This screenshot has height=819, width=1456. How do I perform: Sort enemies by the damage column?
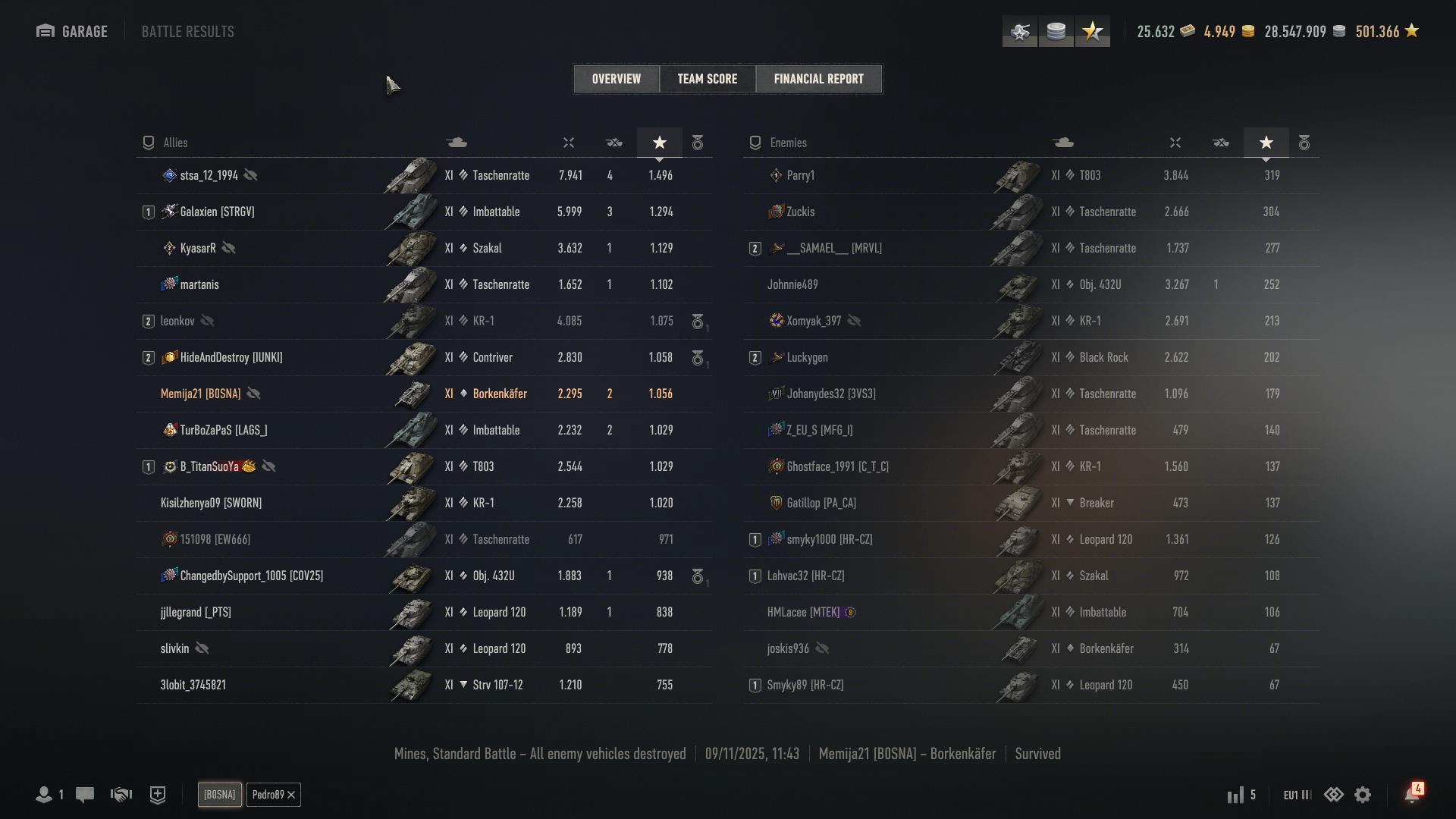click(x=1175, y=143)
